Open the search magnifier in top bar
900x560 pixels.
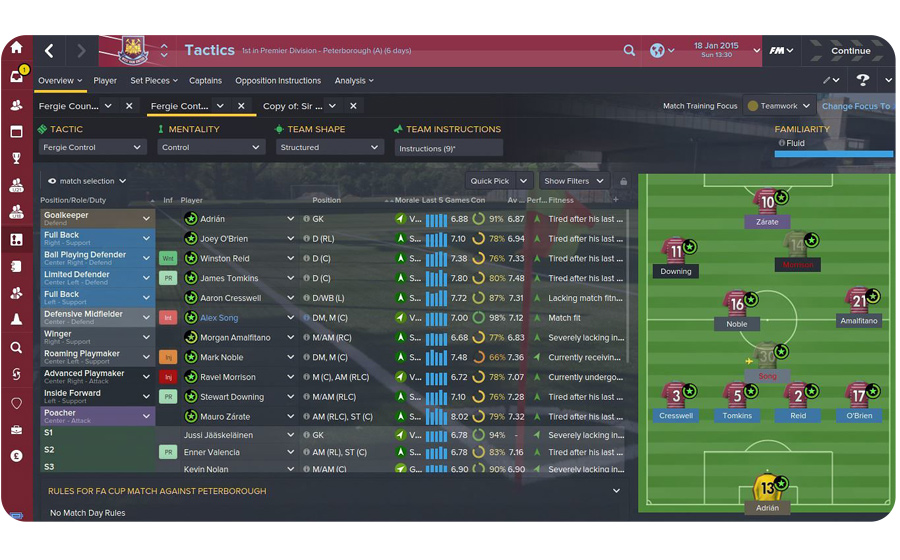629,51
